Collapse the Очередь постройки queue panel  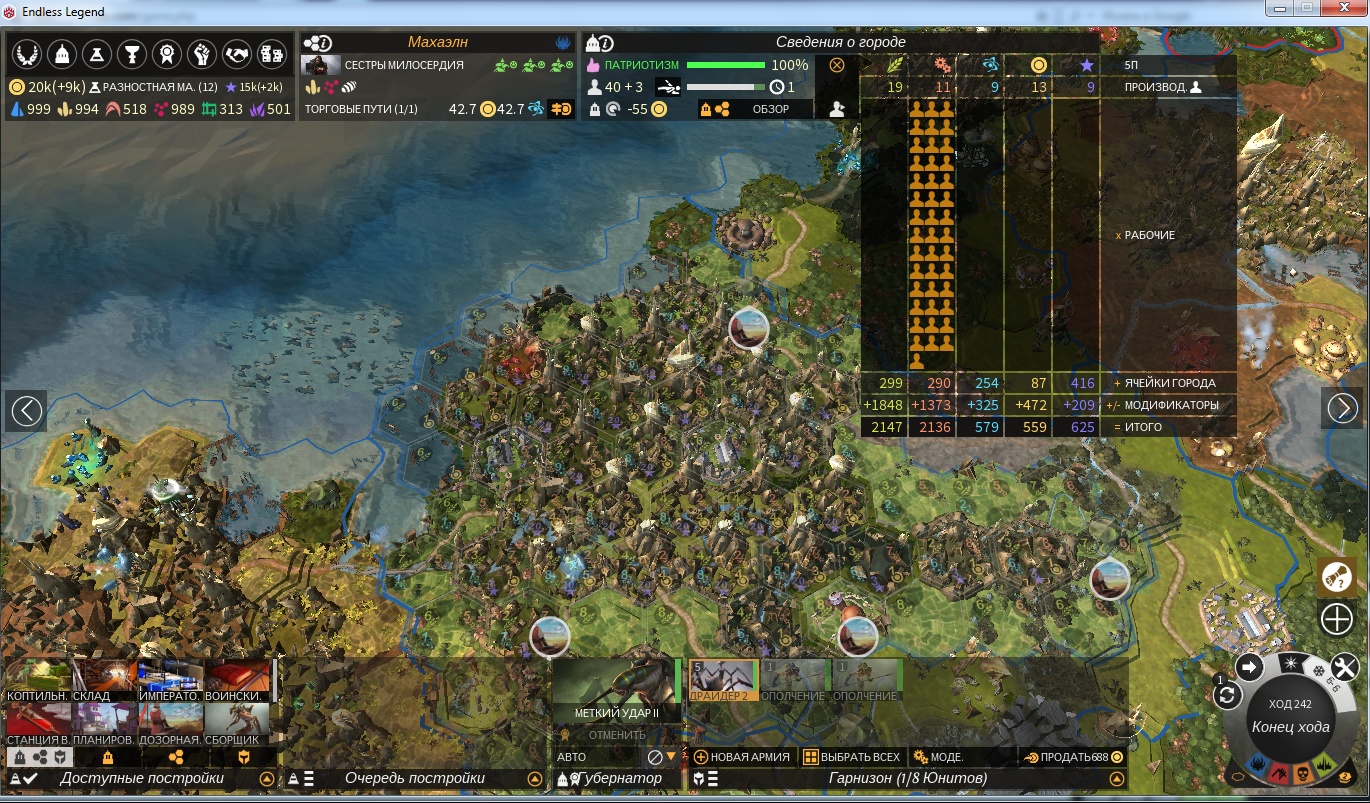[534, 779]
